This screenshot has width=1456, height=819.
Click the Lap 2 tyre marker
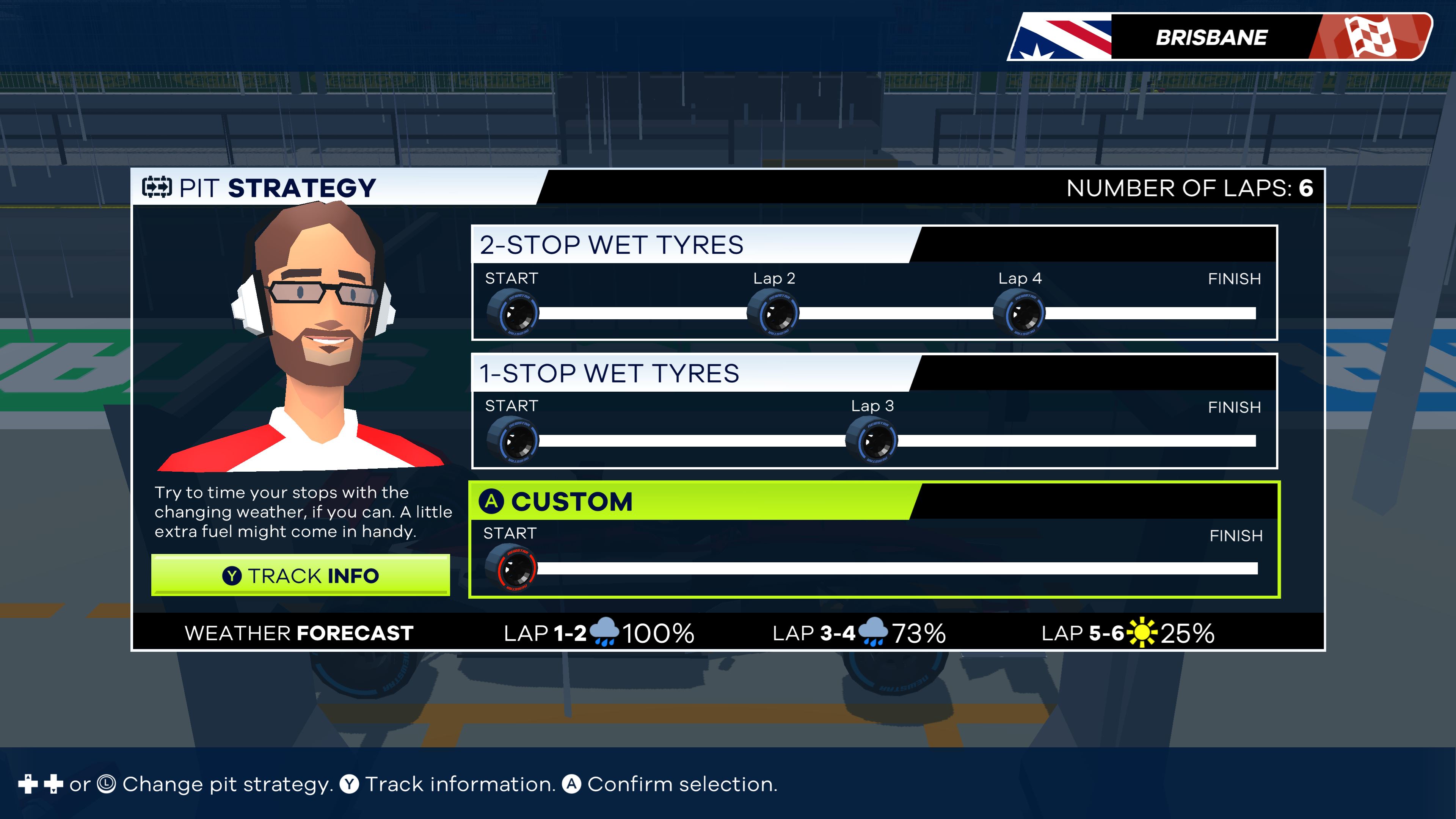point(773,313)
